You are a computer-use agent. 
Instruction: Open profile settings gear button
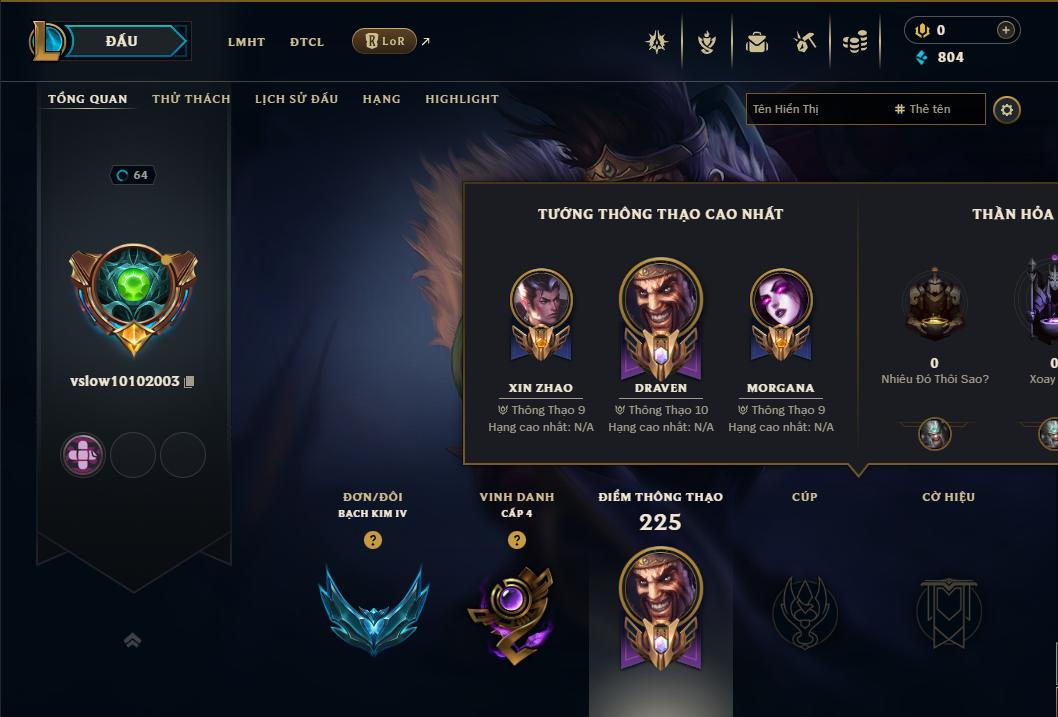click(1007, 109)
